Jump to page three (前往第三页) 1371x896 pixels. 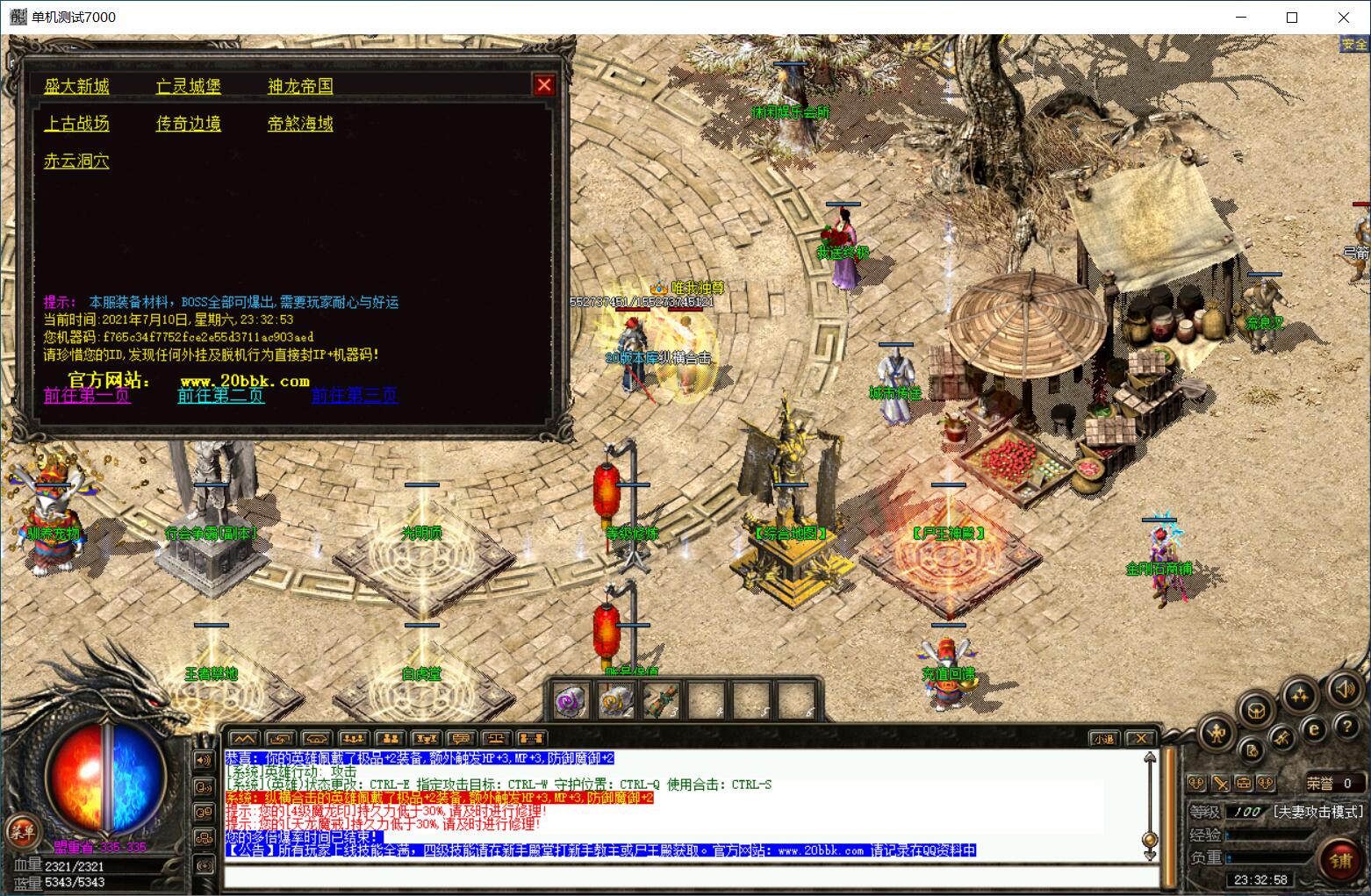355,396
